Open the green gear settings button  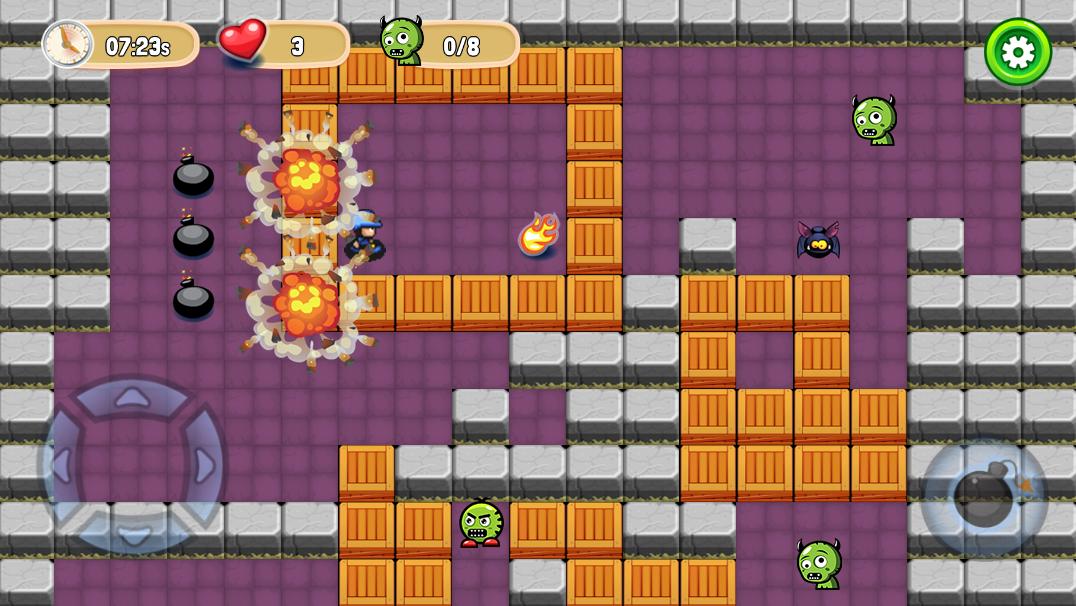(x=1018, y=52)
